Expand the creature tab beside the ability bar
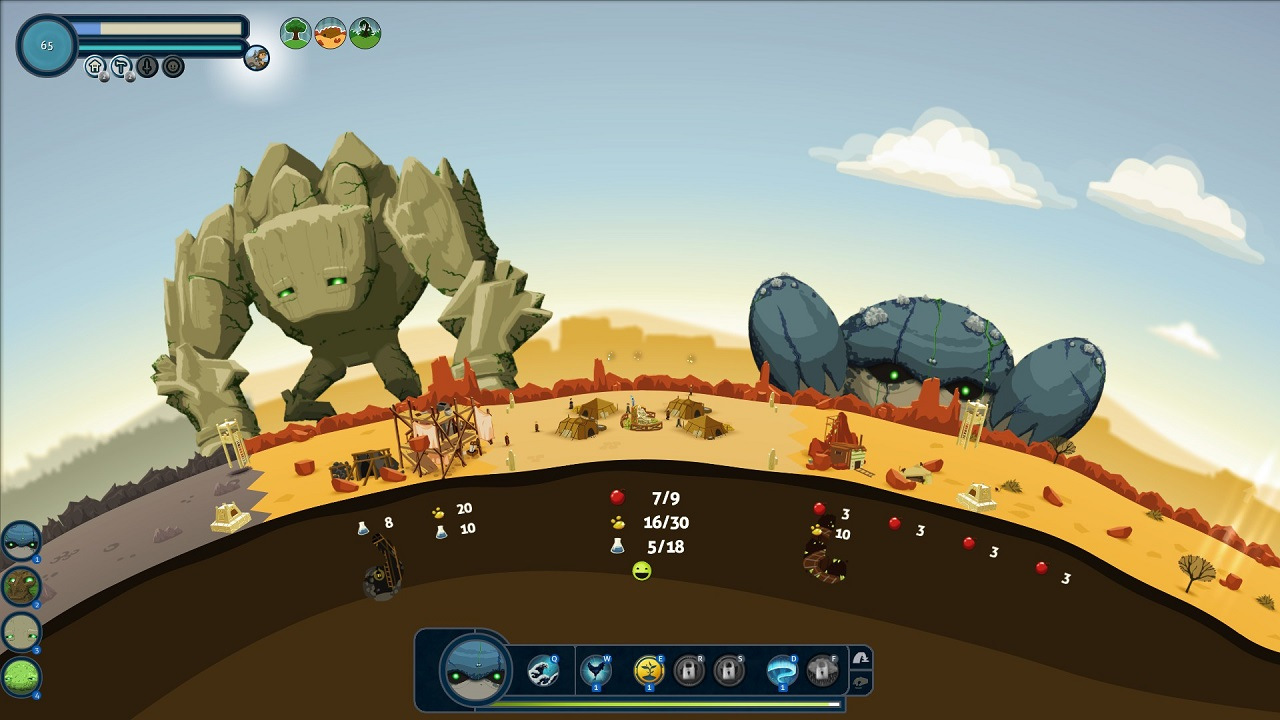The height and width of the screenshot is (720, 1280). (x=862, y=682)
